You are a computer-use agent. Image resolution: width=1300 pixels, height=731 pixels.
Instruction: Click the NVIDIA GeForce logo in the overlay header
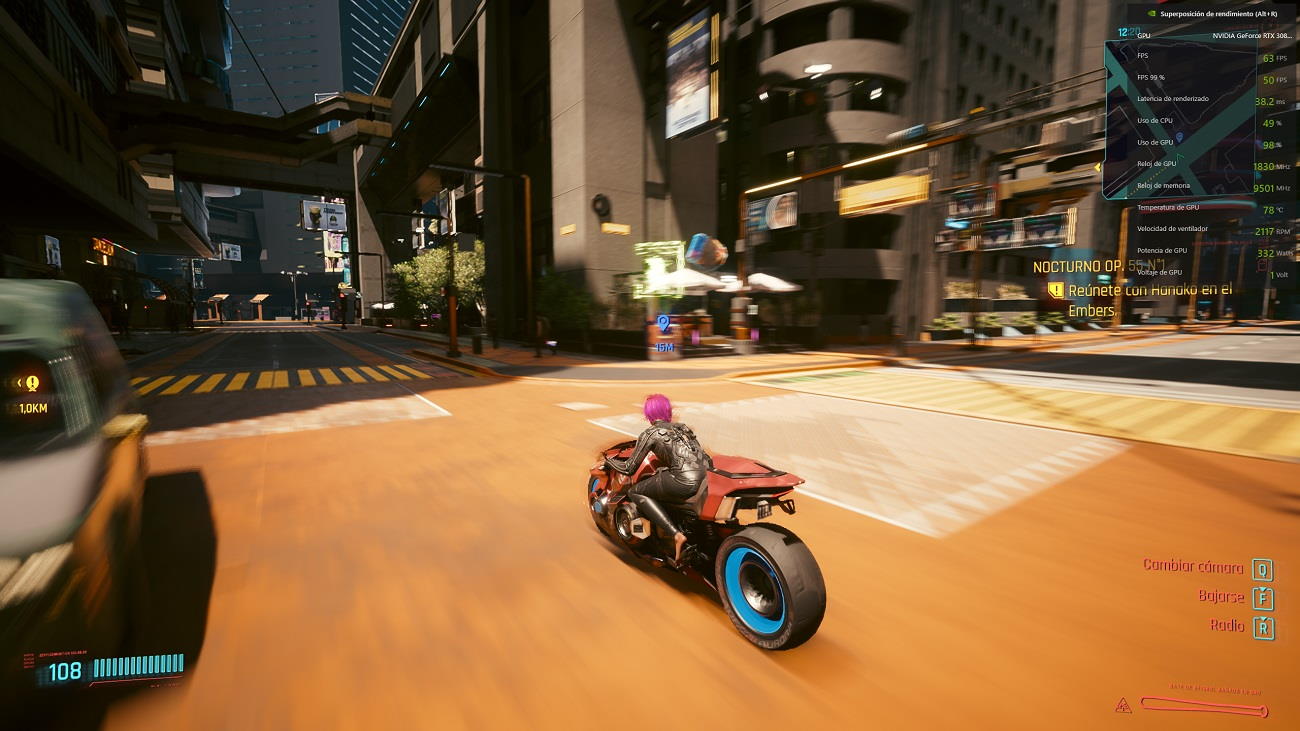point(1151,14)
